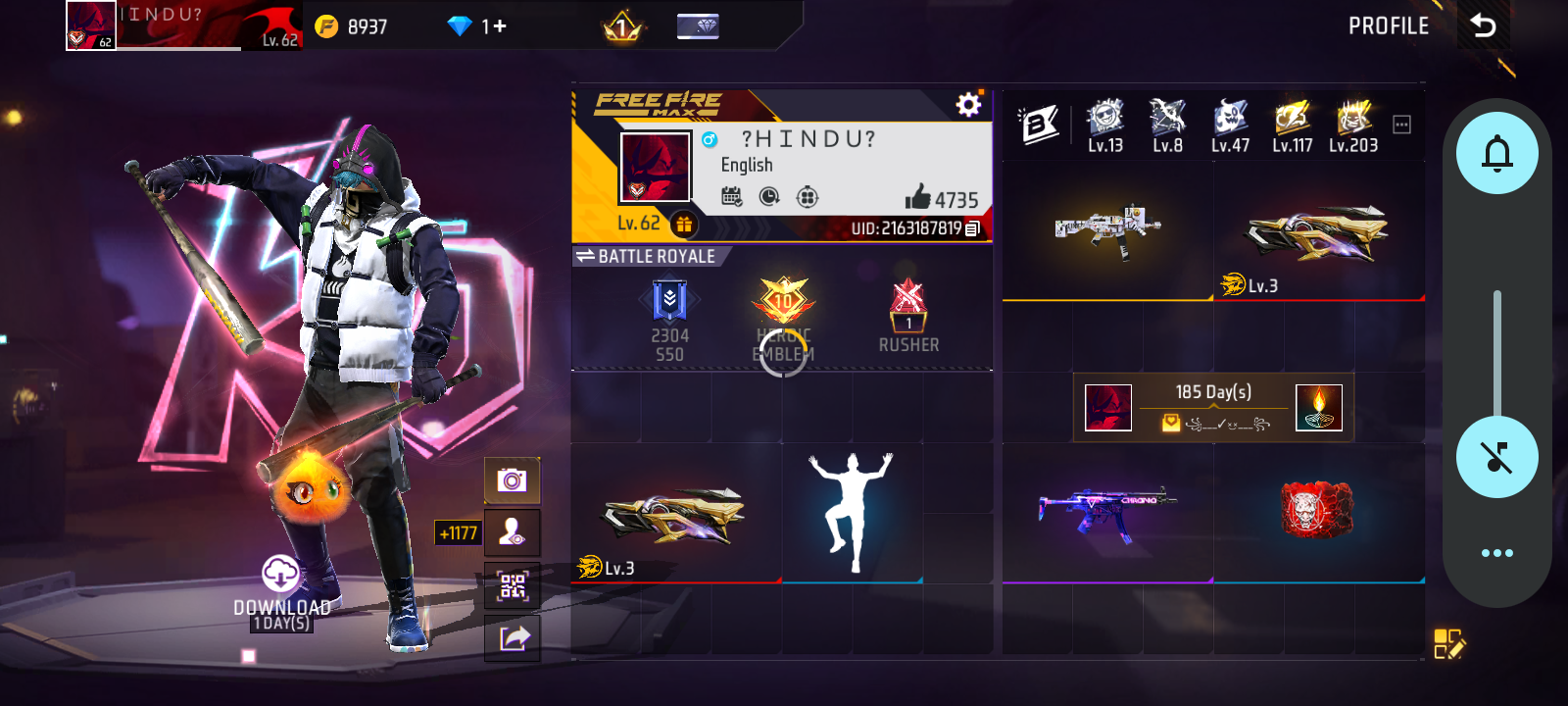Image resolution: width=1568 pixels, height=706 pixels.
Task: Open the camera photo mode
Action: 512,480
